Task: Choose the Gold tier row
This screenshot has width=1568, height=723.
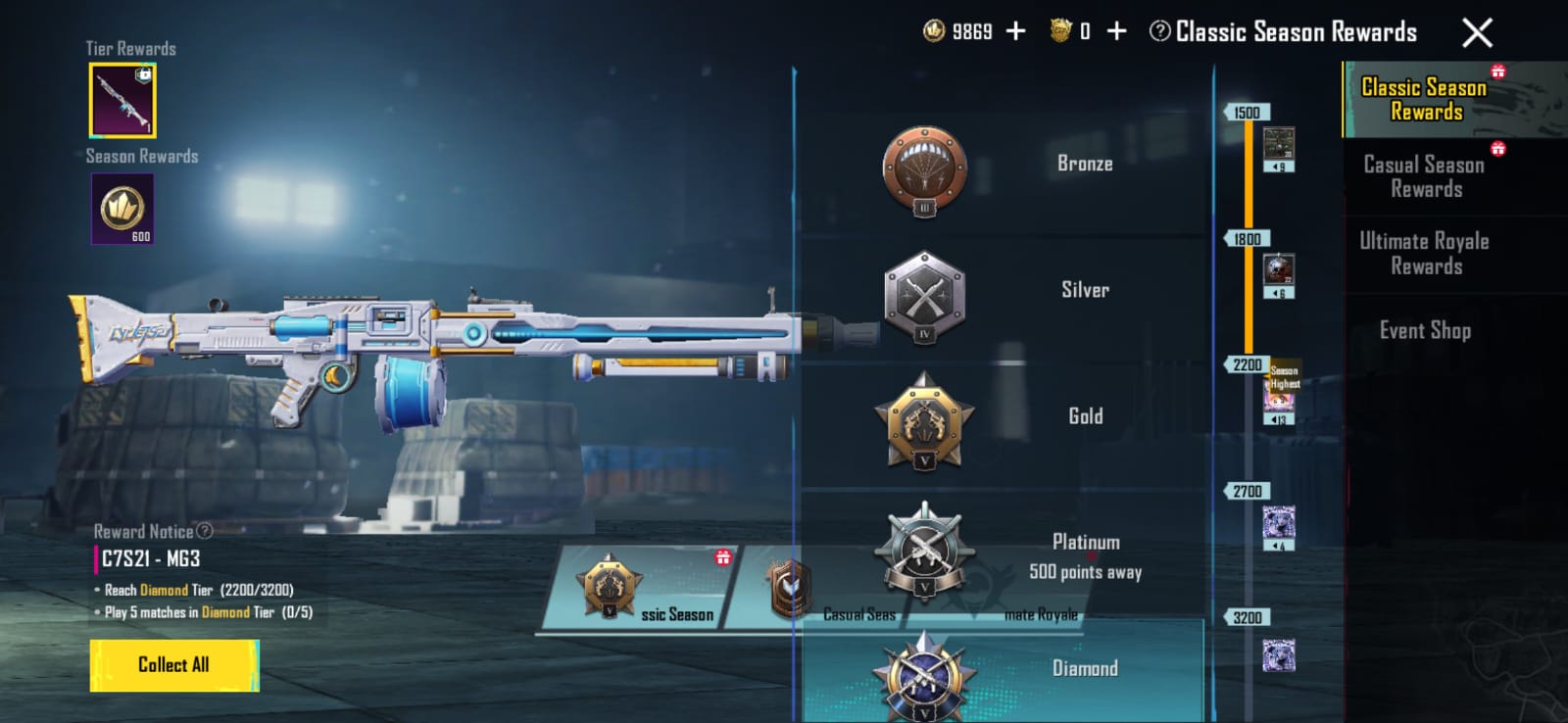Action: click(1004, 418)
